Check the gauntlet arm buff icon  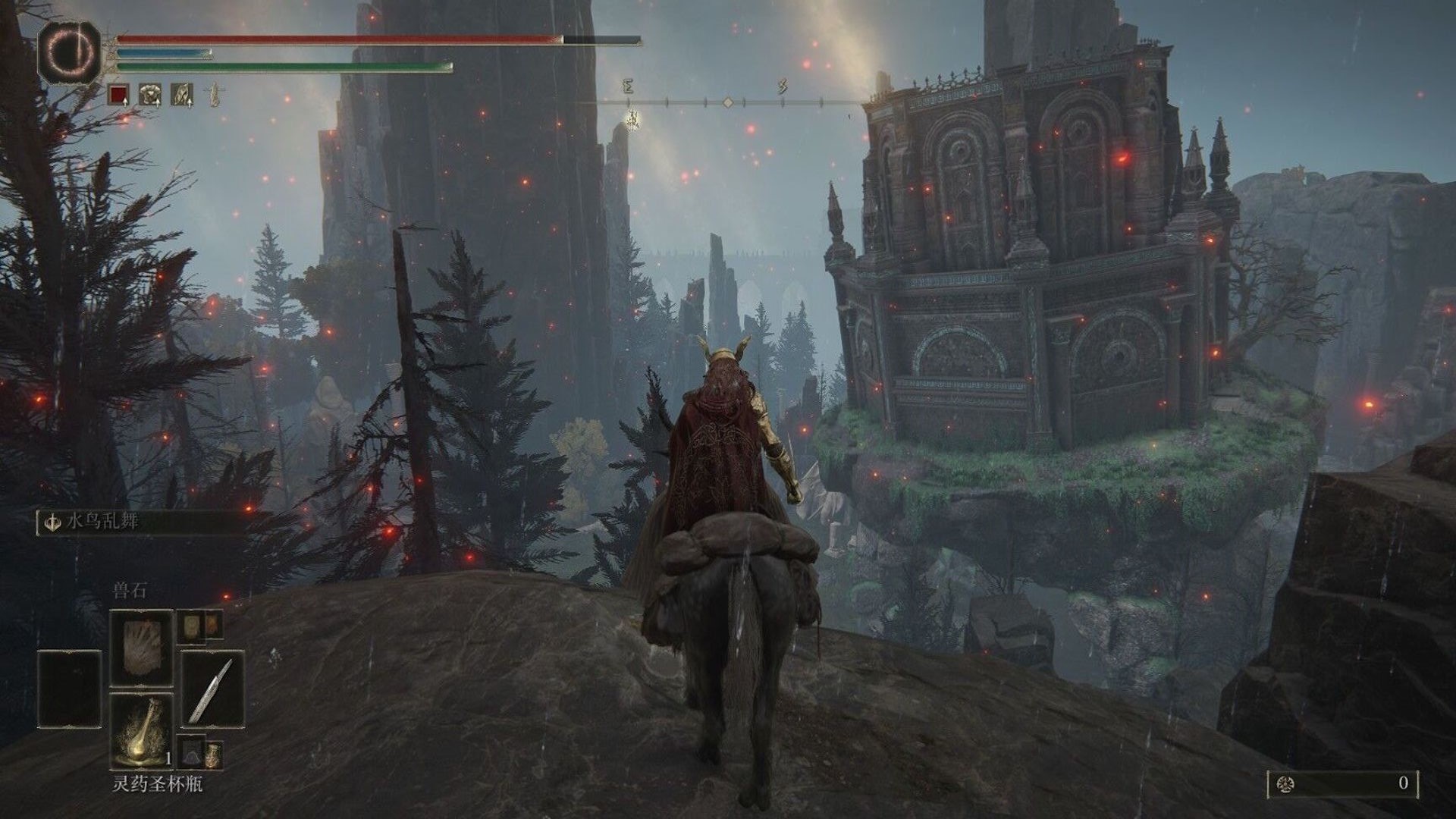pos(182,95)
